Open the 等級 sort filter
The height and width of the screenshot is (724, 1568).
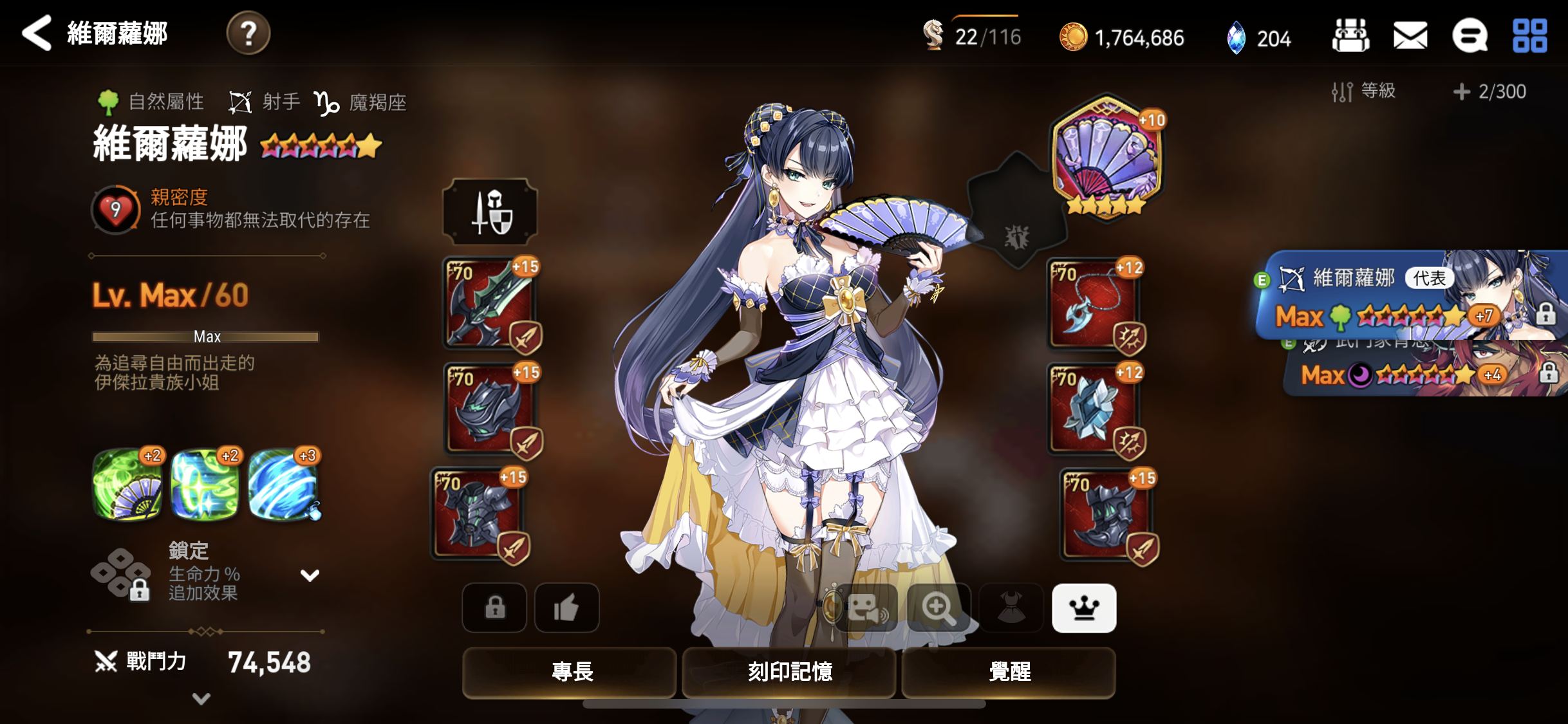(x=1364, y=91)
